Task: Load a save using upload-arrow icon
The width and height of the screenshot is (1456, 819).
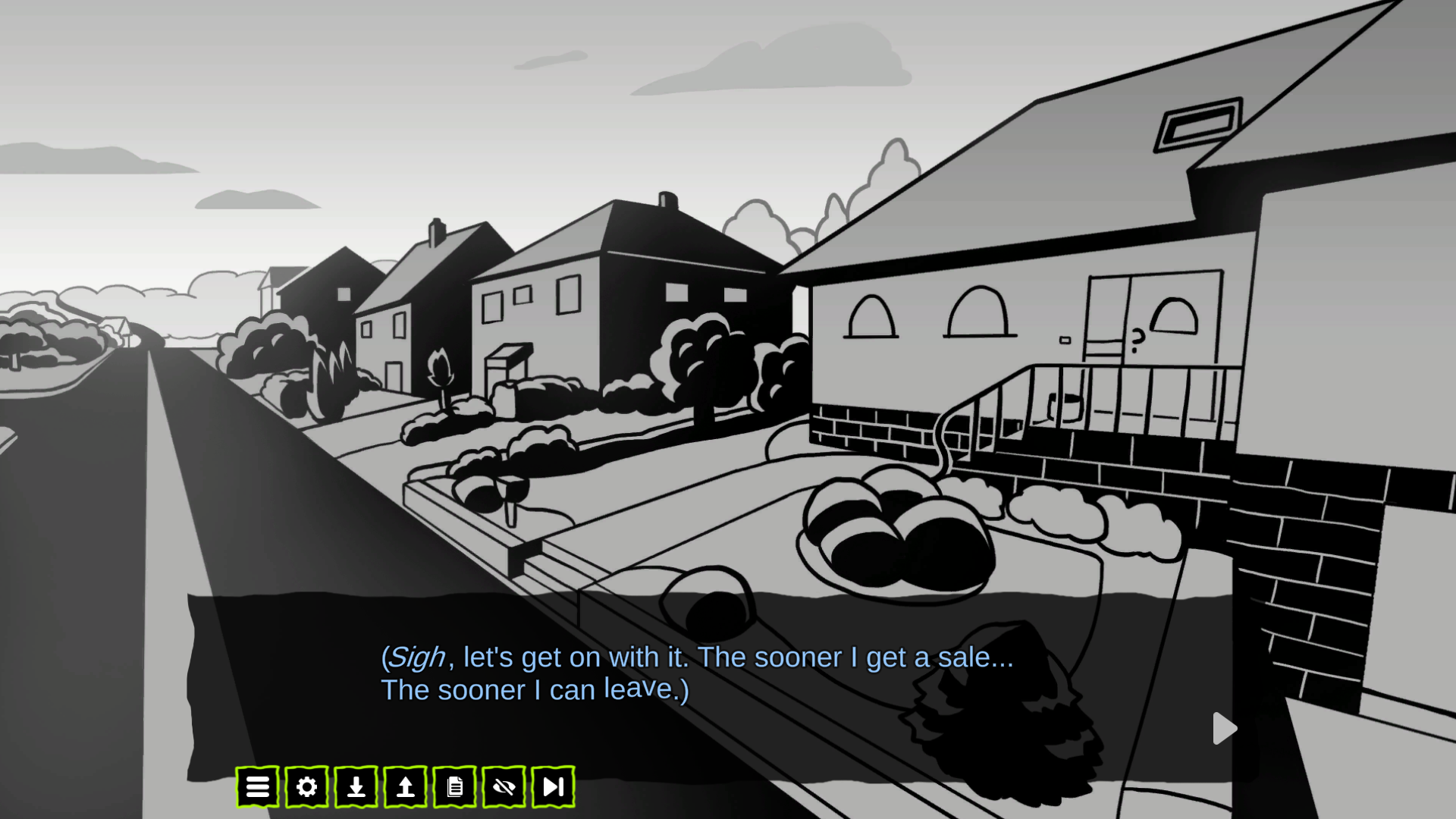Action: (x=405, y=787)
